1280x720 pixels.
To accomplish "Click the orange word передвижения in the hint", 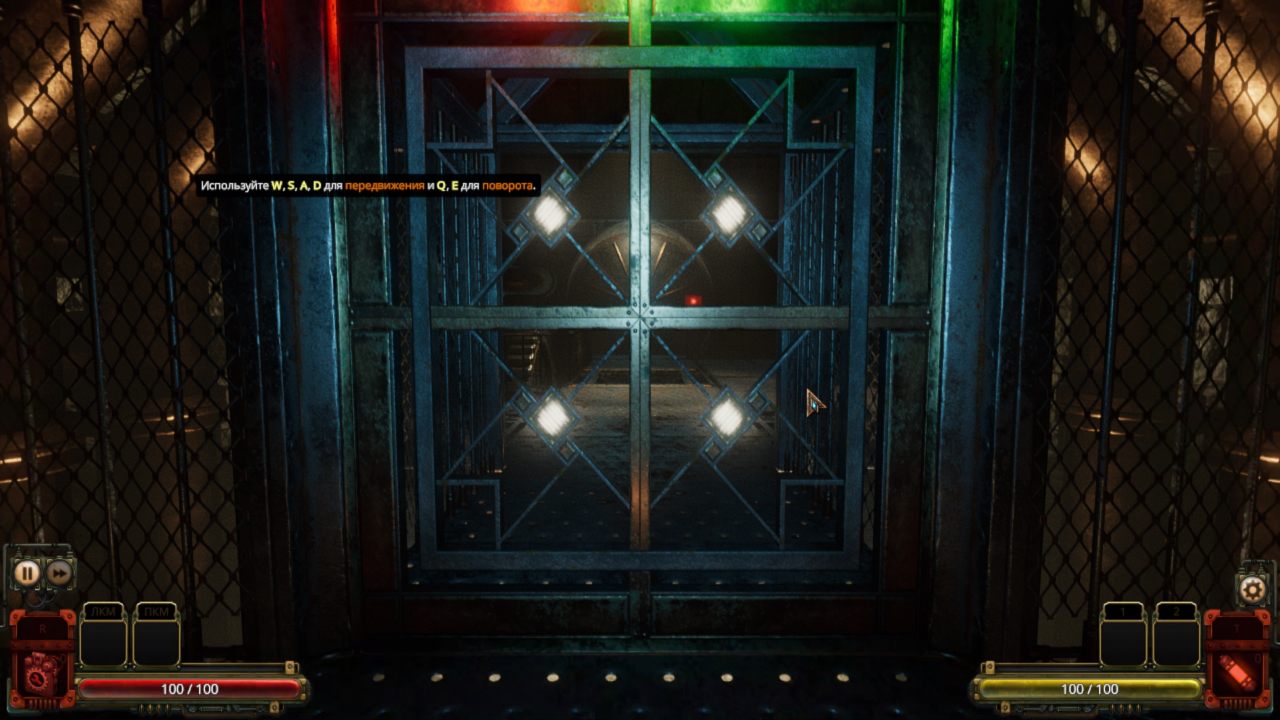I will click(x=385, y=184).
